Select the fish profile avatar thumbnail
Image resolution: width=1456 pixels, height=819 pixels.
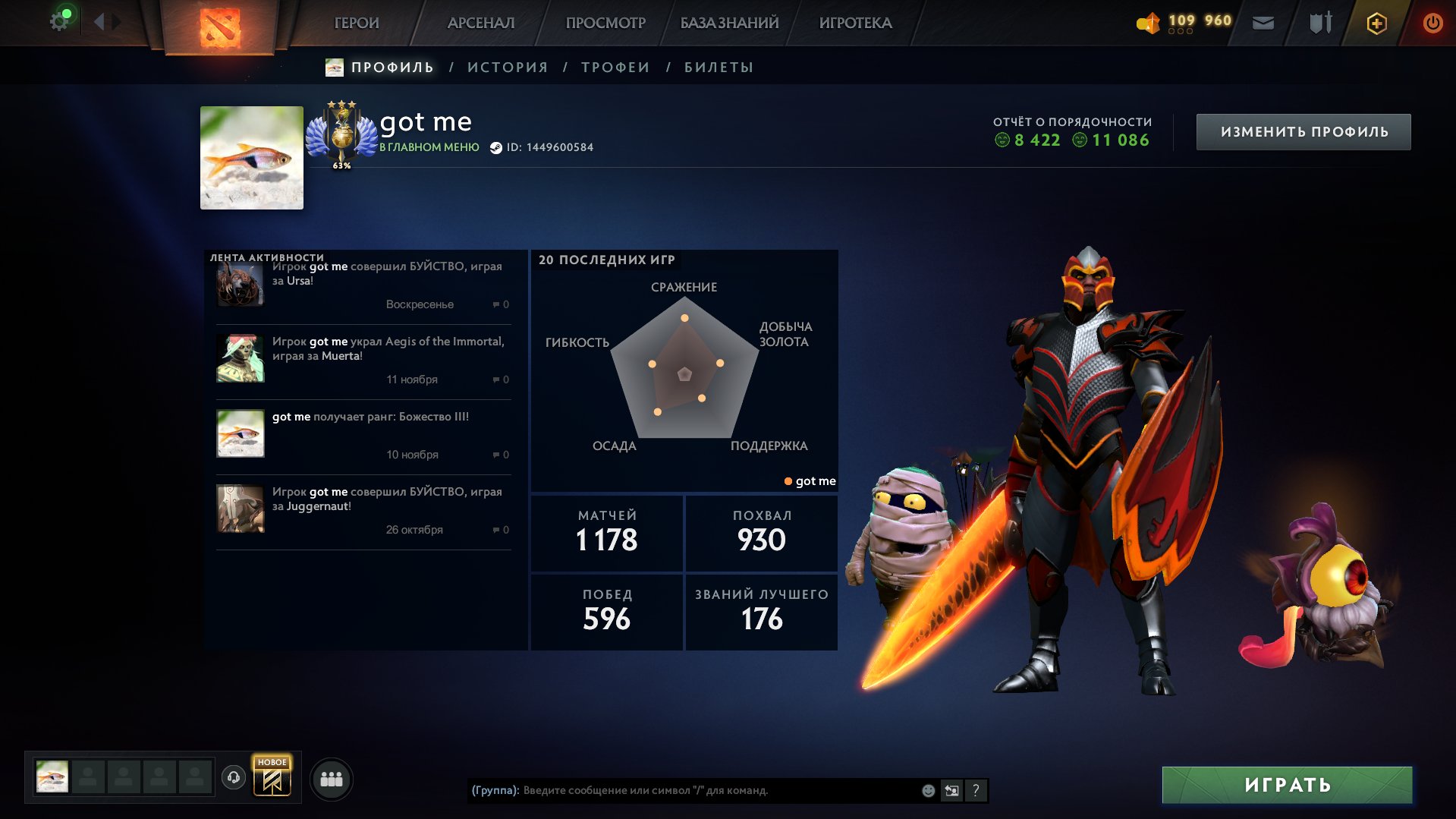pyautogui.click(x=251, y=157)
